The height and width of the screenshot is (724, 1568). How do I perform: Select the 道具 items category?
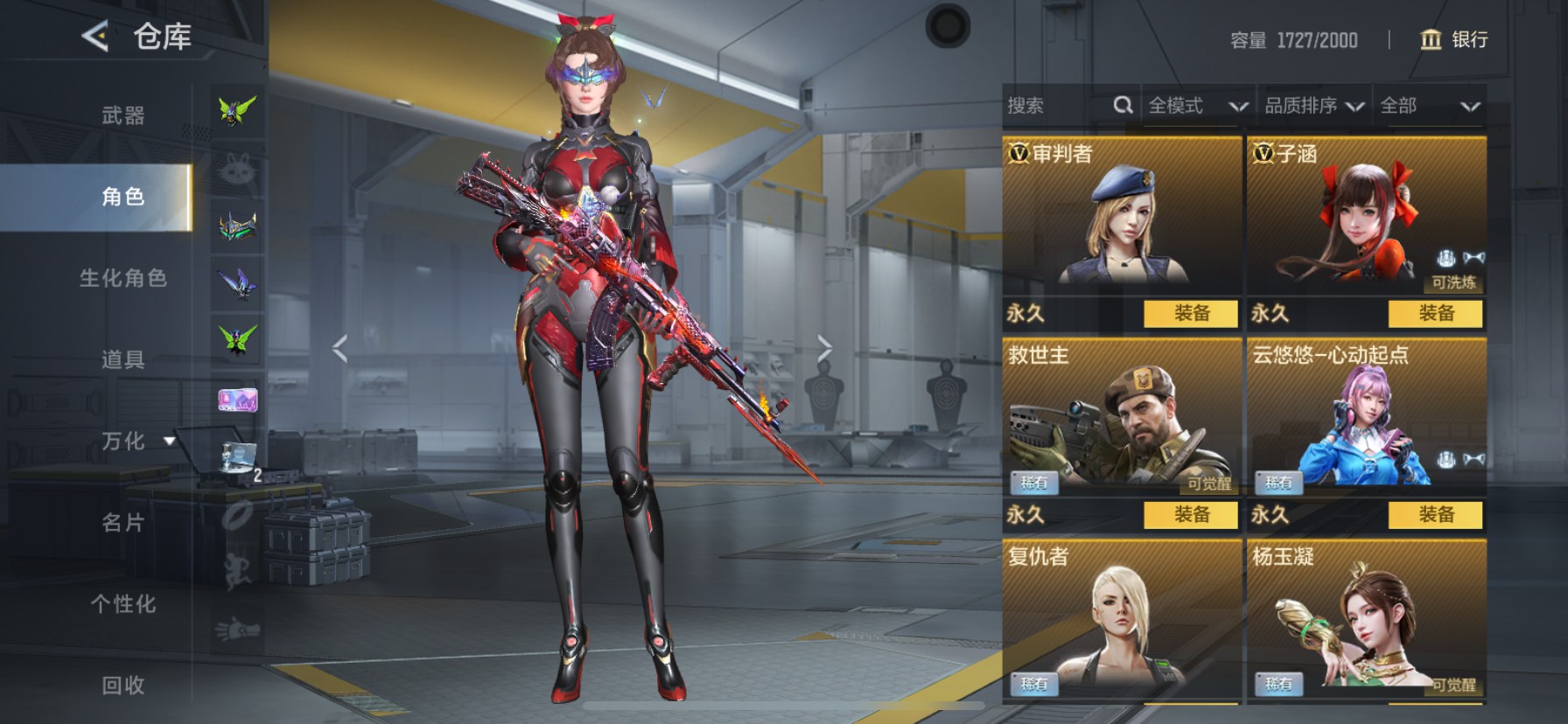pos(123,359)
